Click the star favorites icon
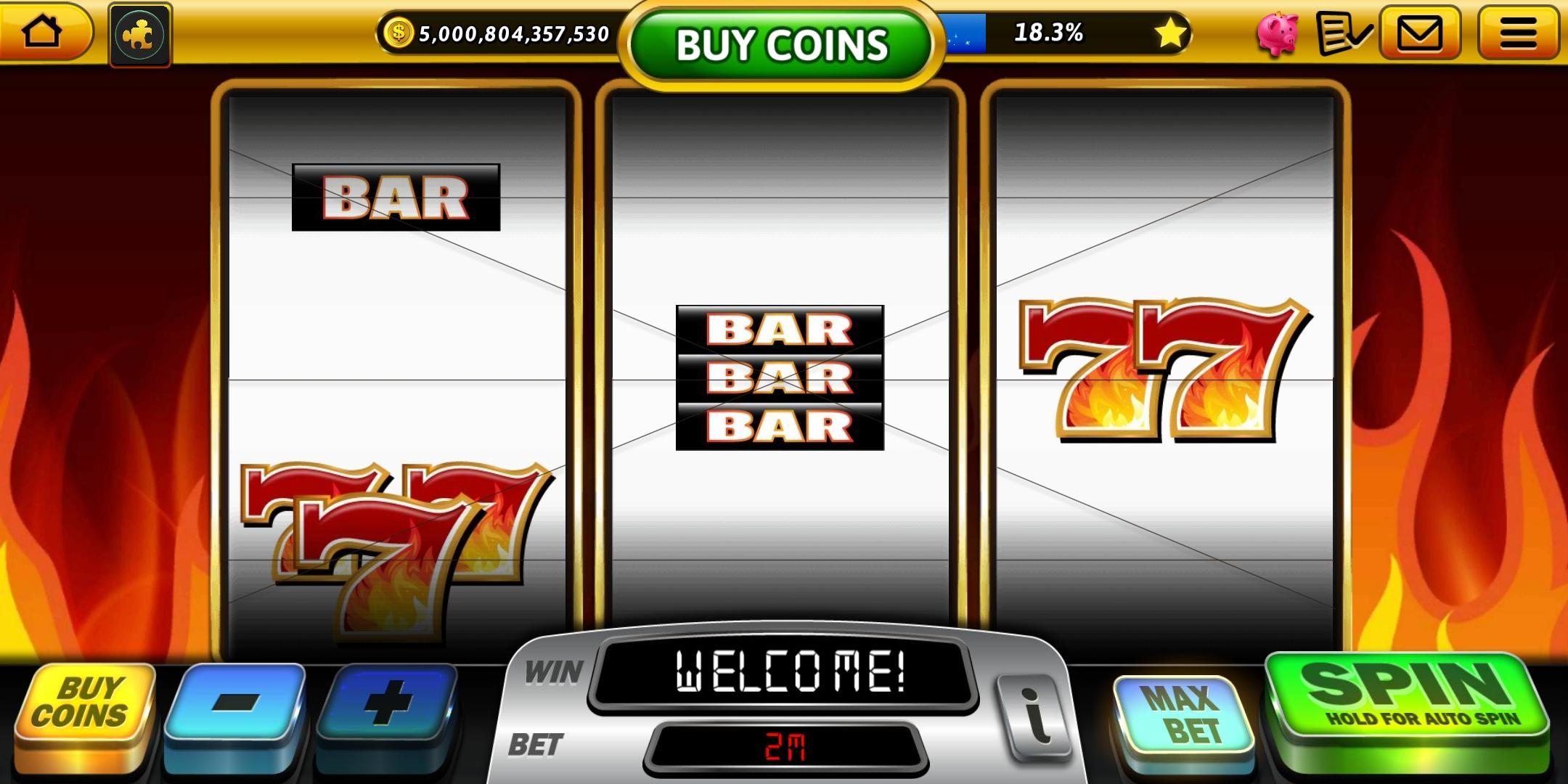 click(1172, 33)
